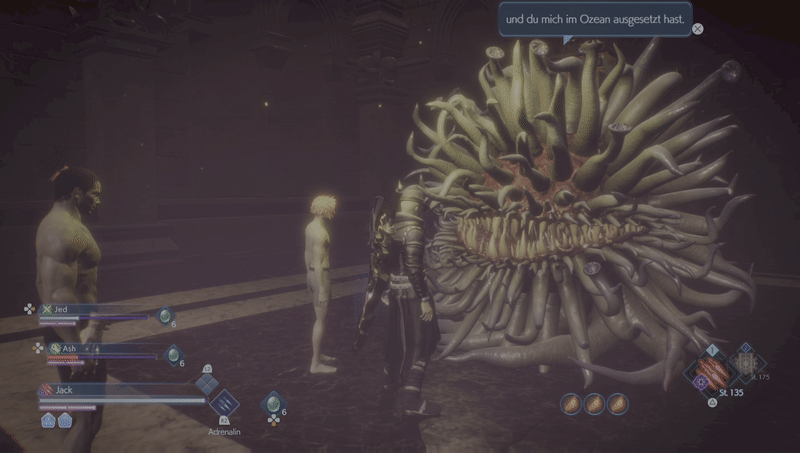Switch to the secondary job icon St. 175

point(744,362)
